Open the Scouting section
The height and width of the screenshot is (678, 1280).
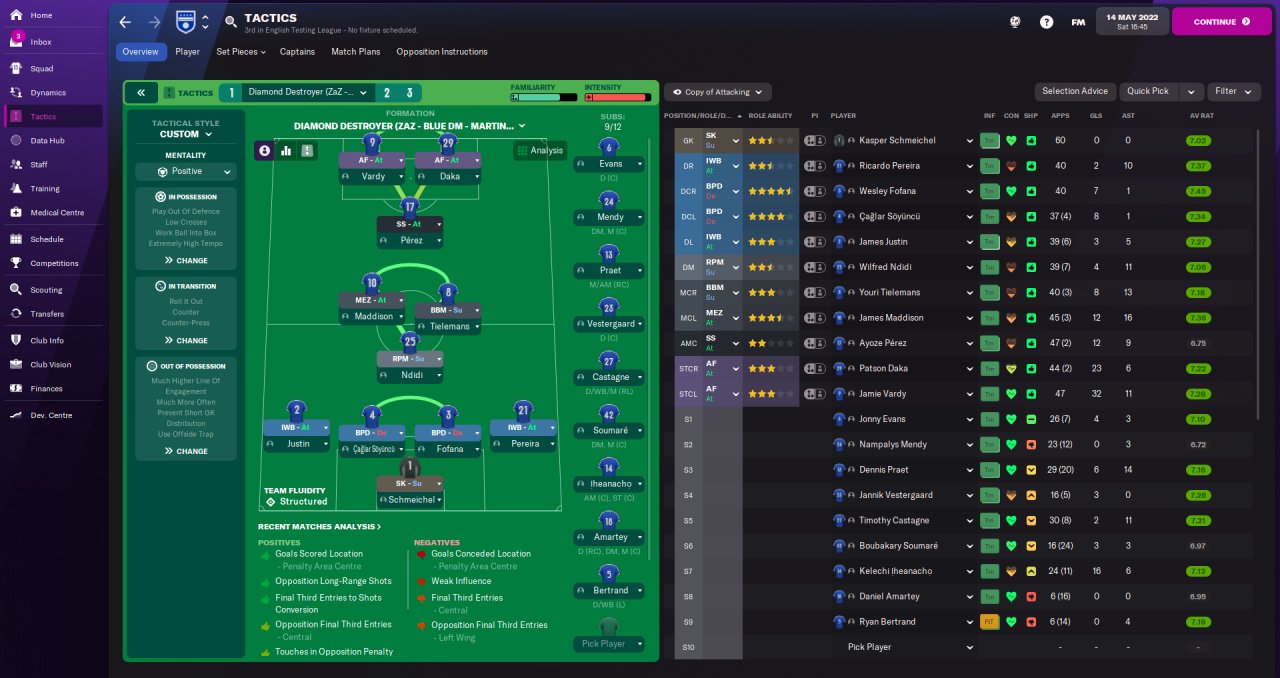click(46, 290)
